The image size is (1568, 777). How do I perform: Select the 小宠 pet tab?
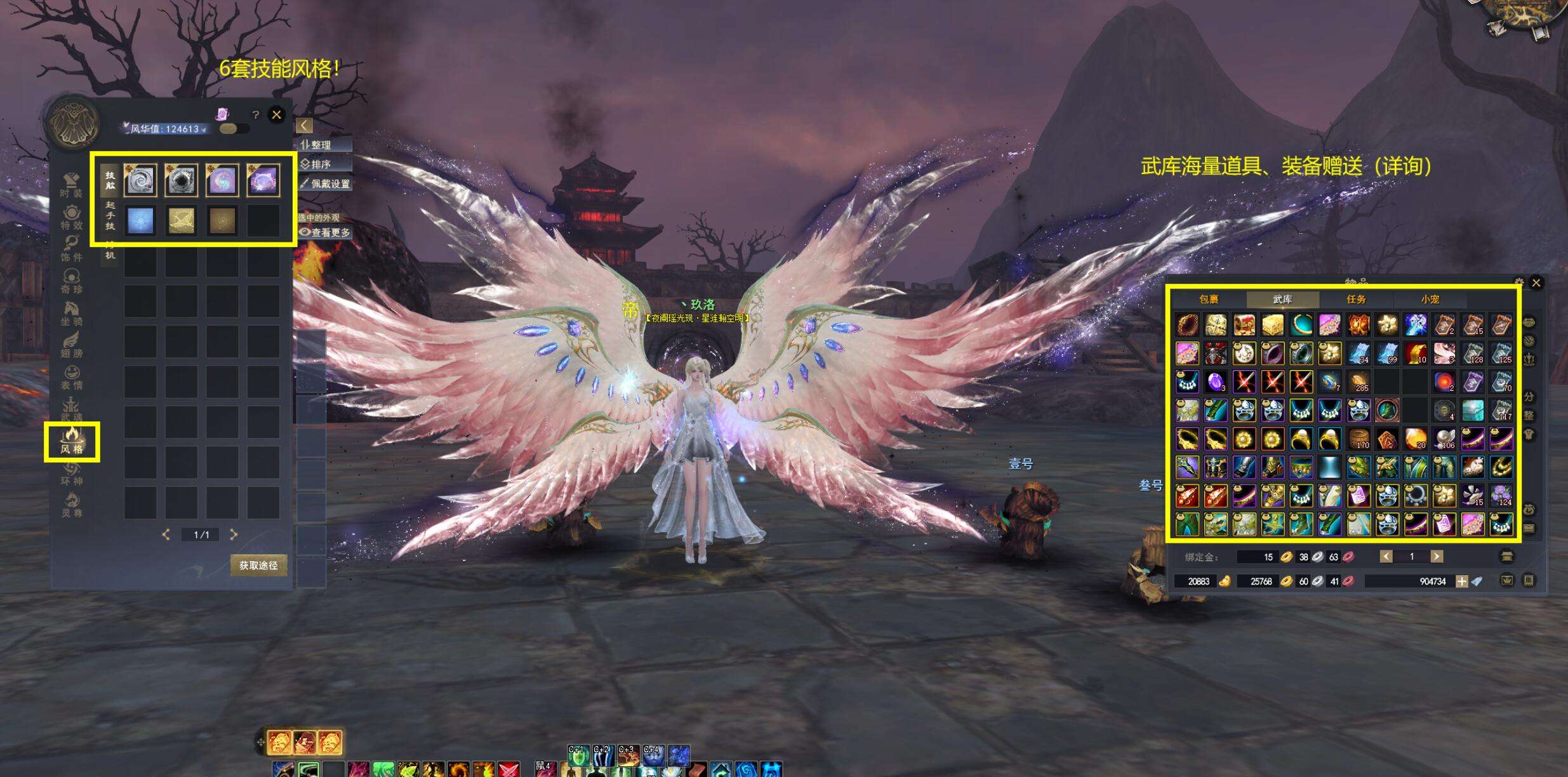pyautogui.click(x=1430, y=299)
